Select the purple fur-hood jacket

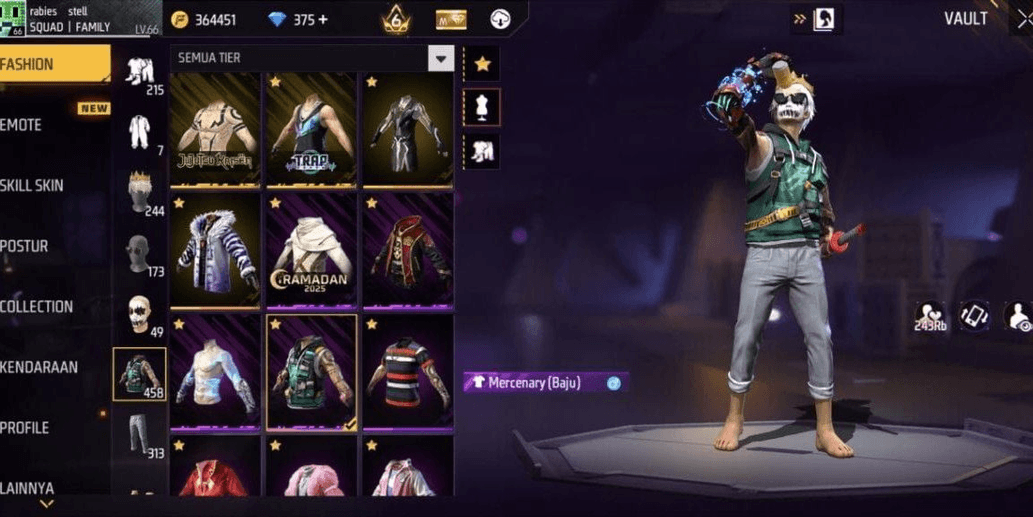pyautogui.click(x=215, y=249)
